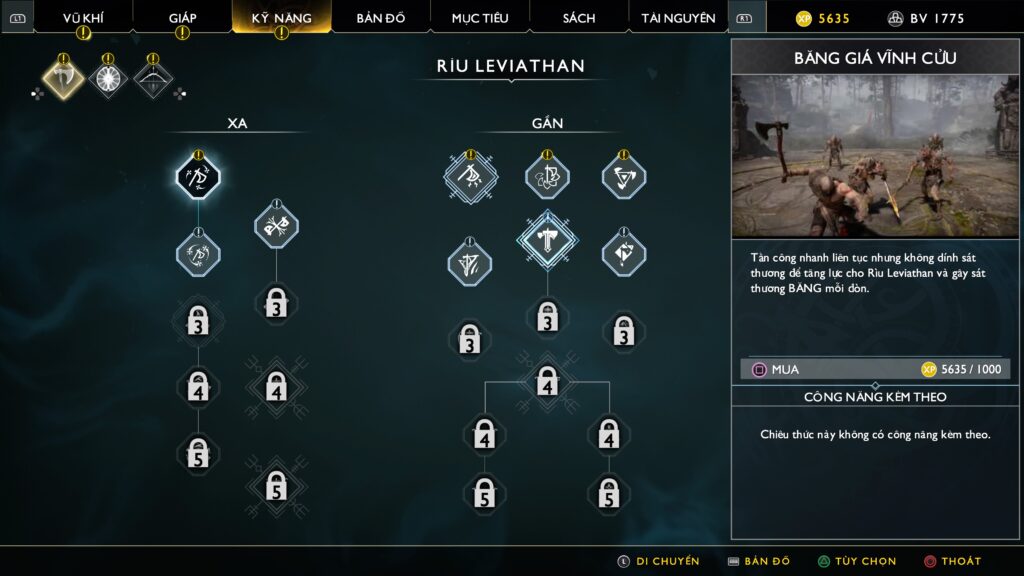
Task: Select the crossed axes skill under XA
Action: tap(276, 225)
